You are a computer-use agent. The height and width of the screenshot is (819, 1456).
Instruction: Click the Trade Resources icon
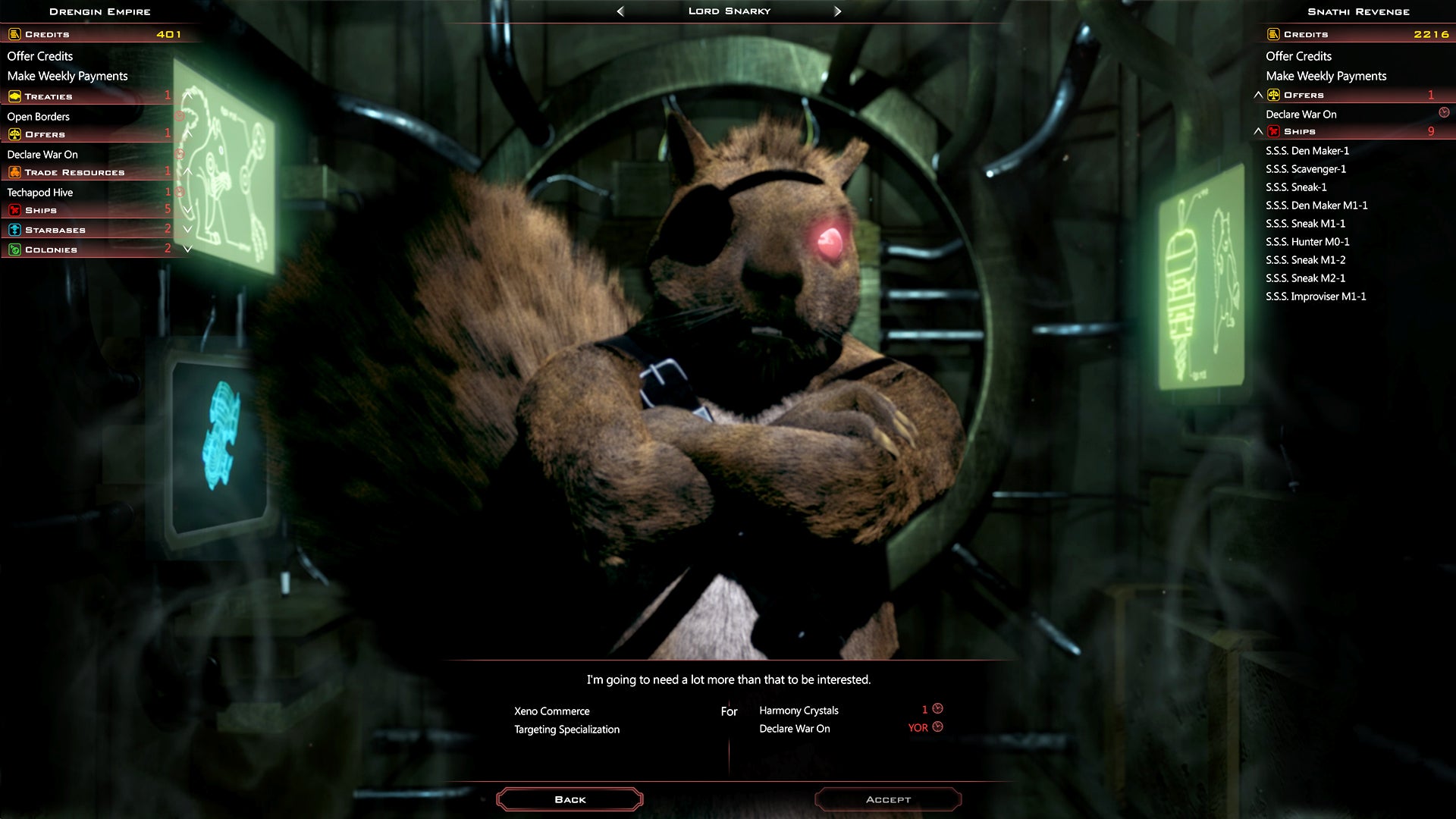pos(14,172)
